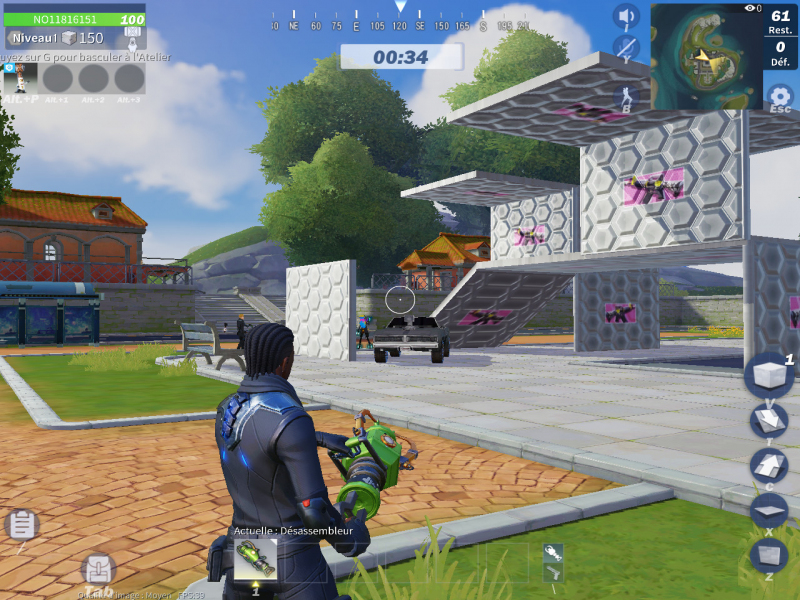Open the backpack inventory button

pyautogui.click(x=97, y=570)
